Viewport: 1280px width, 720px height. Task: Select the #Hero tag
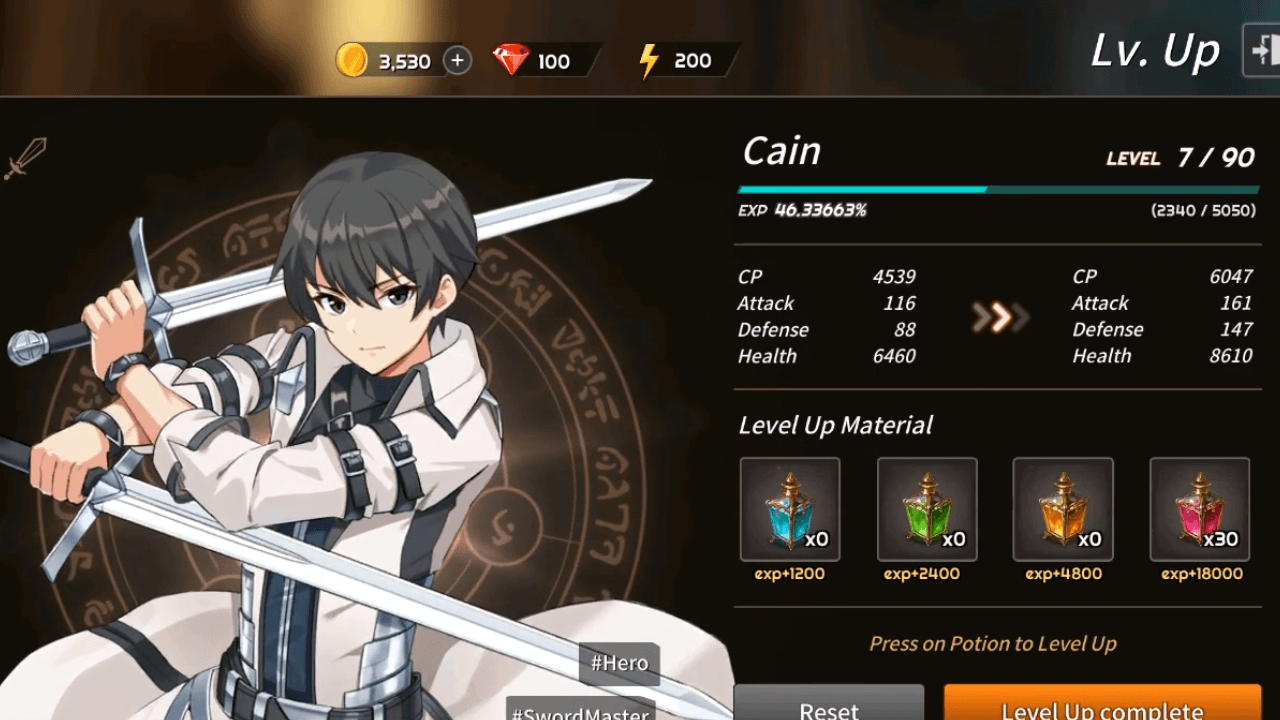(x=619, y=663)
